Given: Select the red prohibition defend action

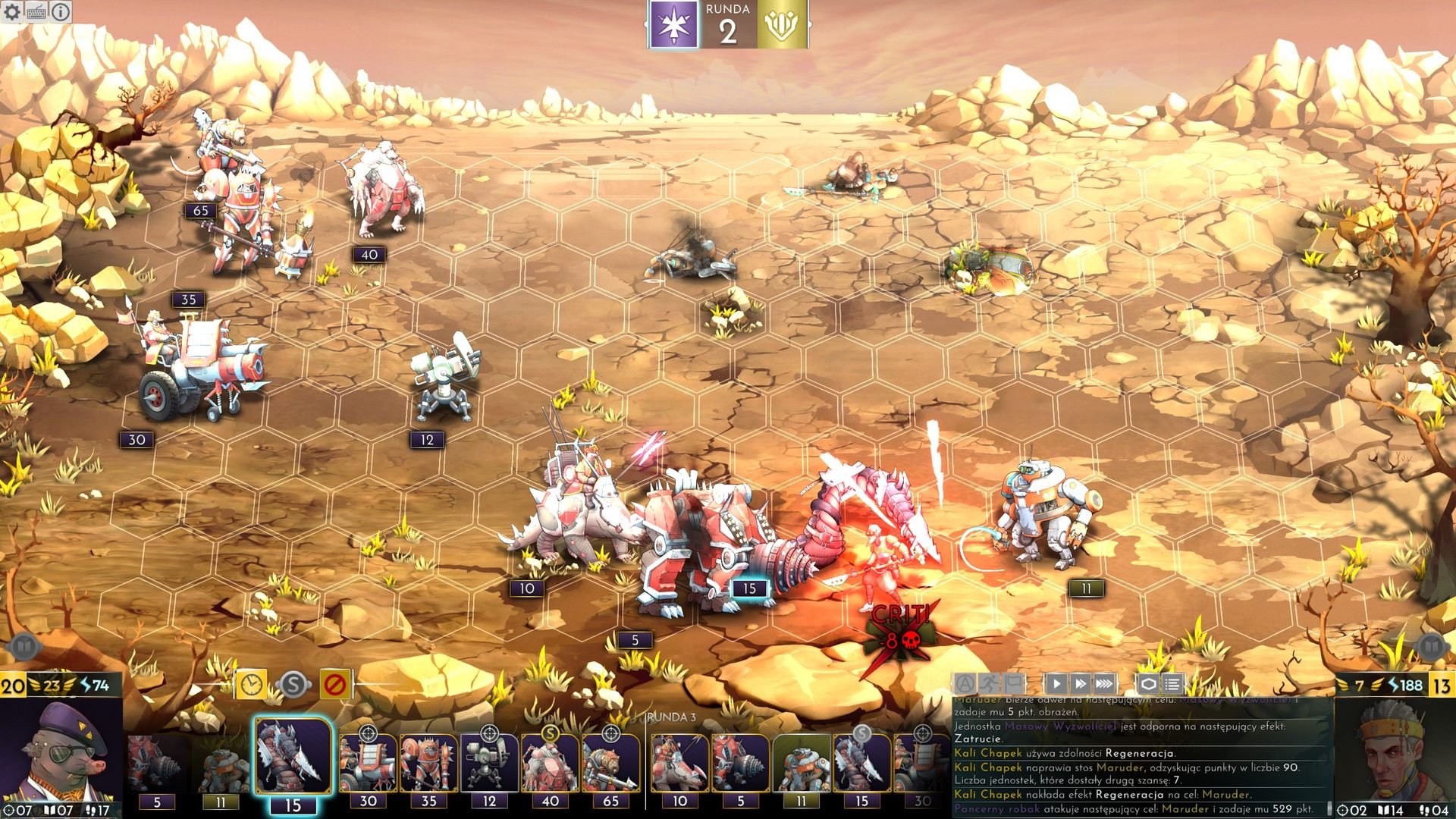Looking at the screenshot, I should pyautogui.click(x=334, y=685).
